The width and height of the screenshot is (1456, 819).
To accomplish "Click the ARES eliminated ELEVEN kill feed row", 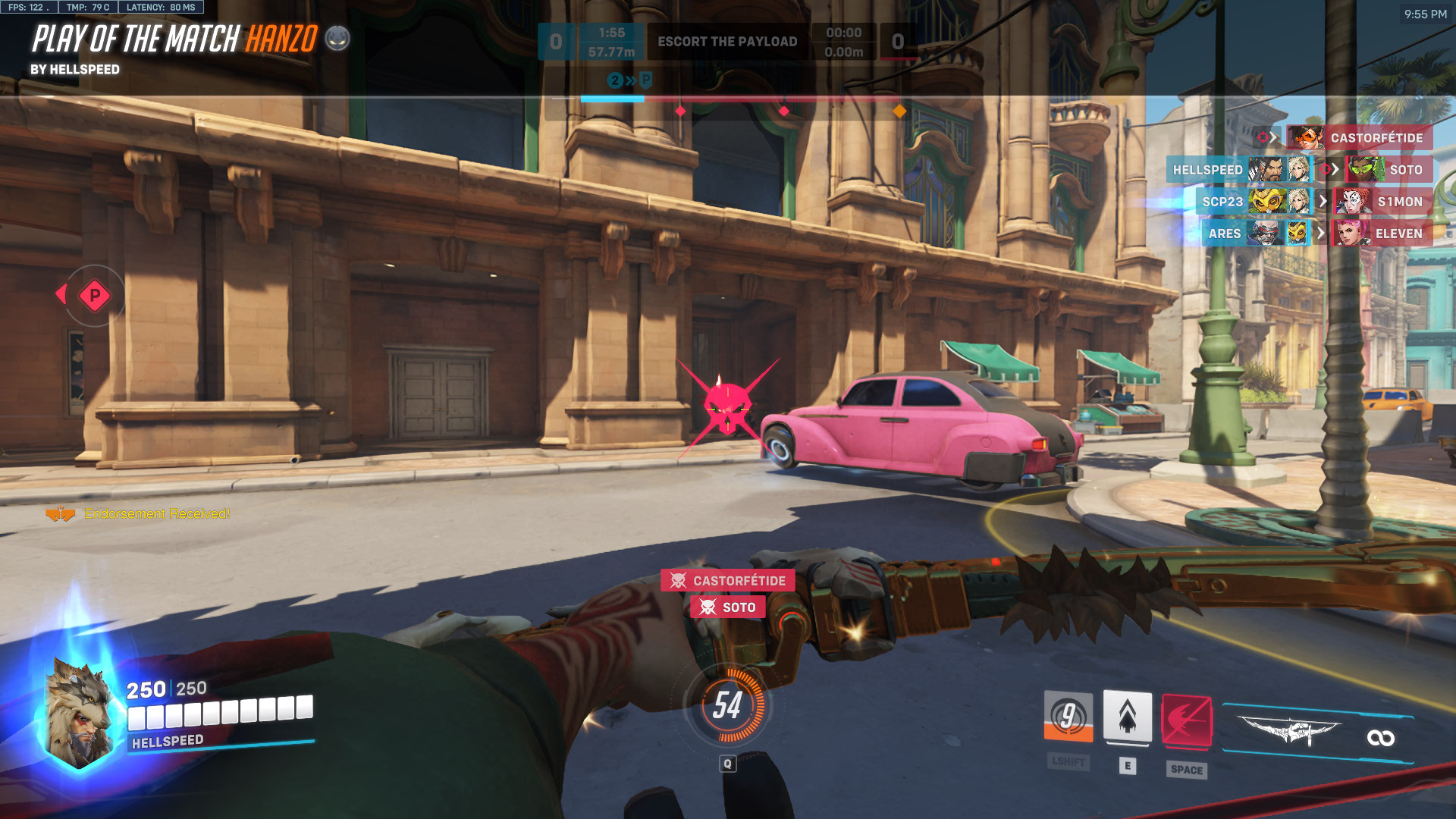I will click(1316, 234).
